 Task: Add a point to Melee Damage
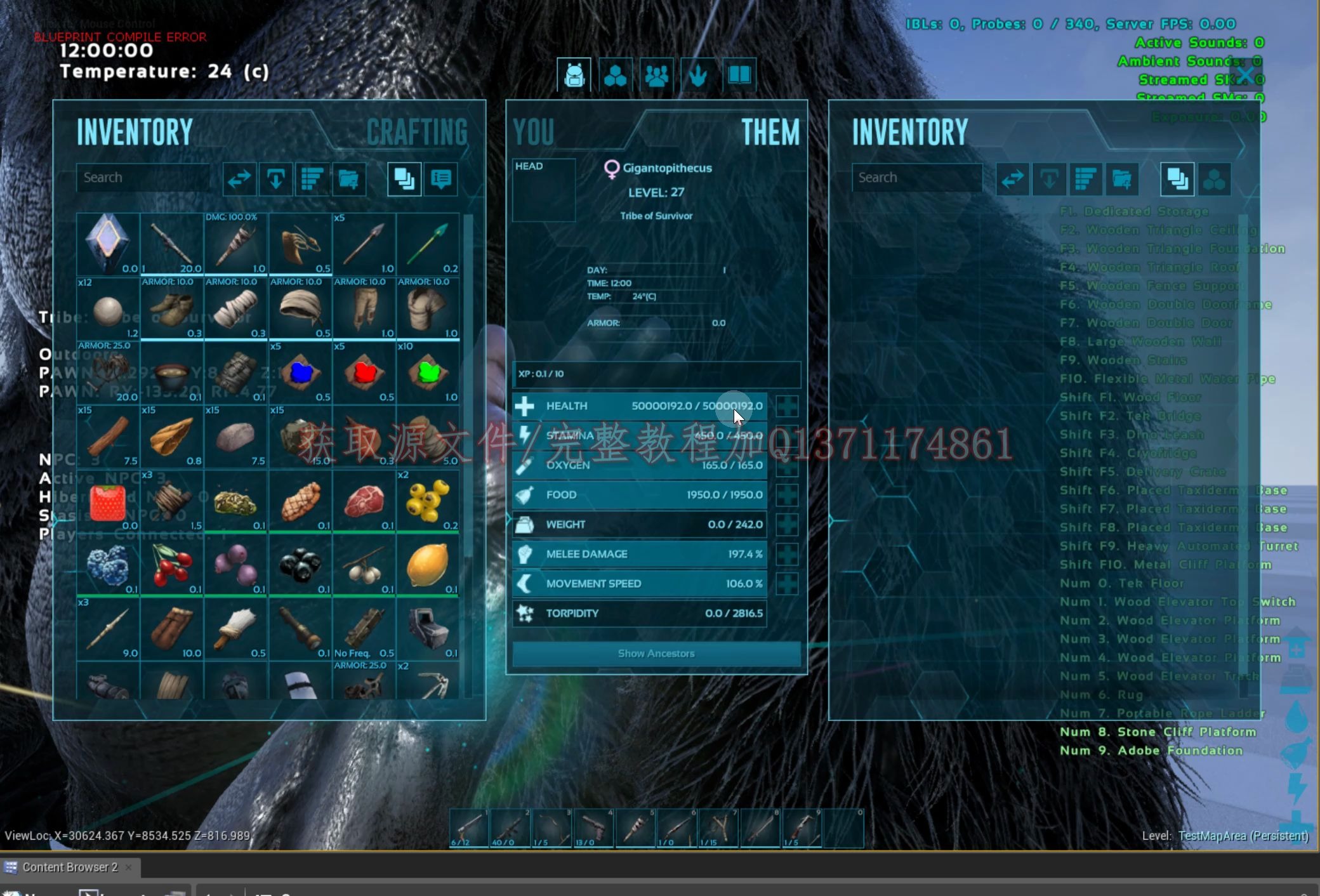(x=787, y=555)
